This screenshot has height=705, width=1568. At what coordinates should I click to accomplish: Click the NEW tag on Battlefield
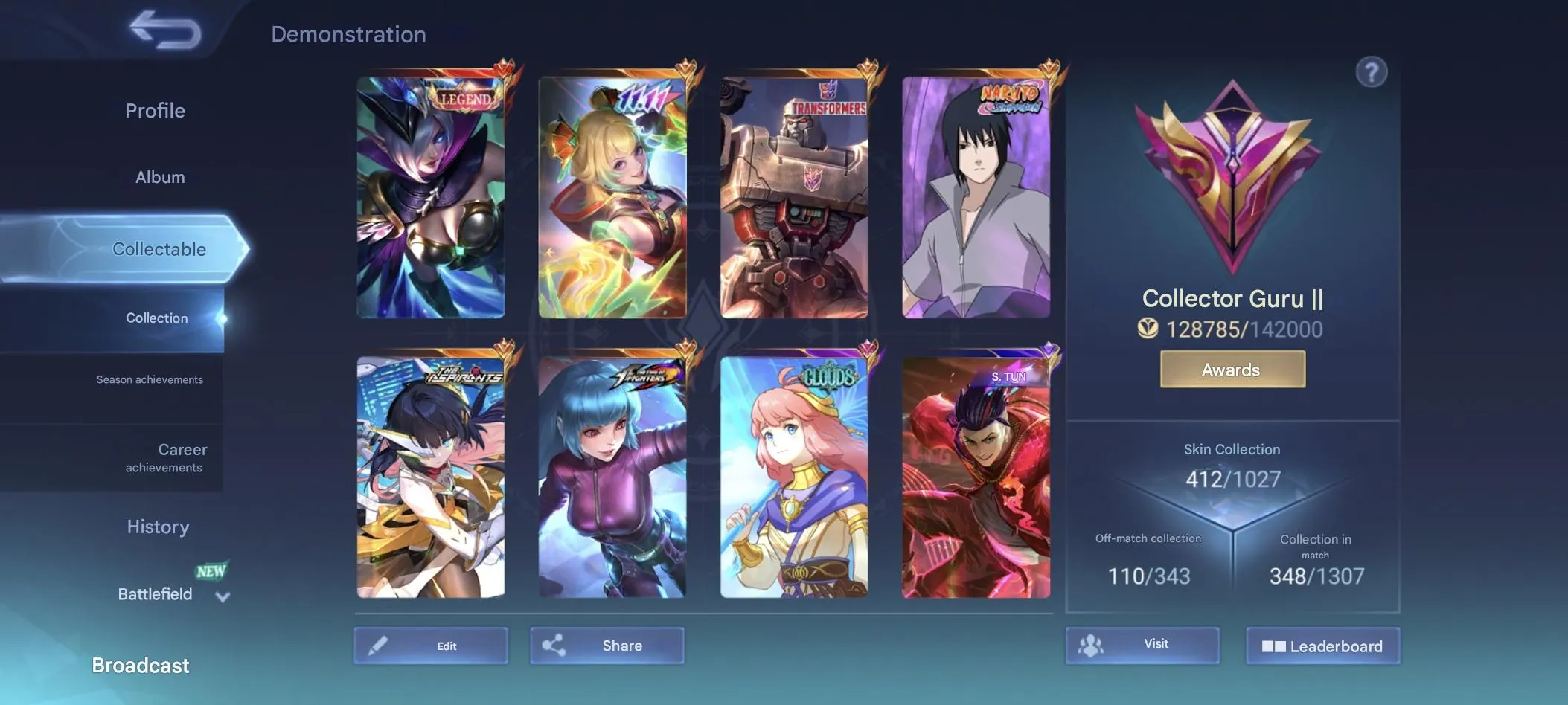coord(210,571)
